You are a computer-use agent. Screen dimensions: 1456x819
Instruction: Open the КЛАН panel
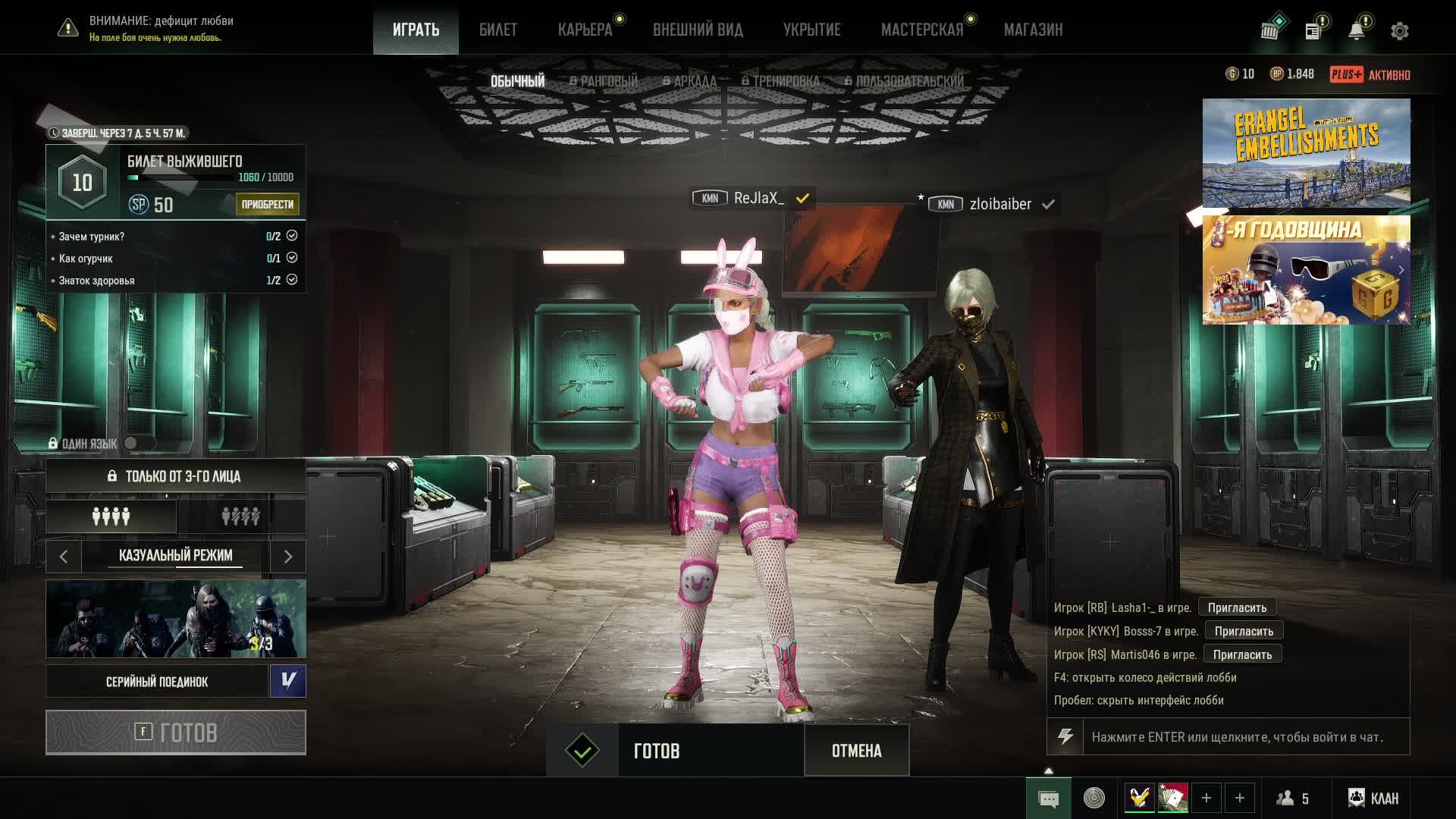coord(1373,798)
